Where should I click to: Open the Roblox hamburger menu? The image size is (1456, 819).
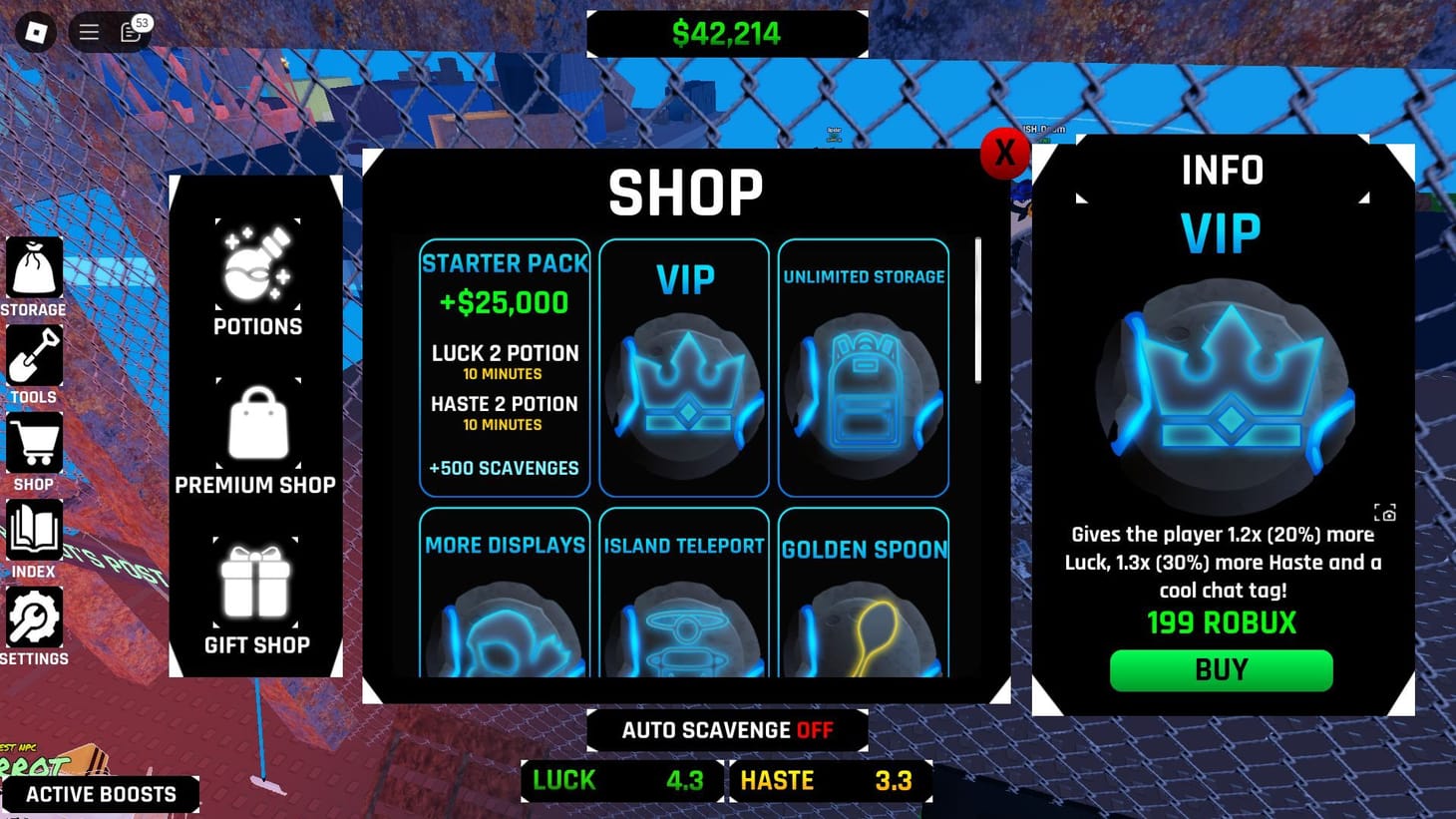click(88, 31)
